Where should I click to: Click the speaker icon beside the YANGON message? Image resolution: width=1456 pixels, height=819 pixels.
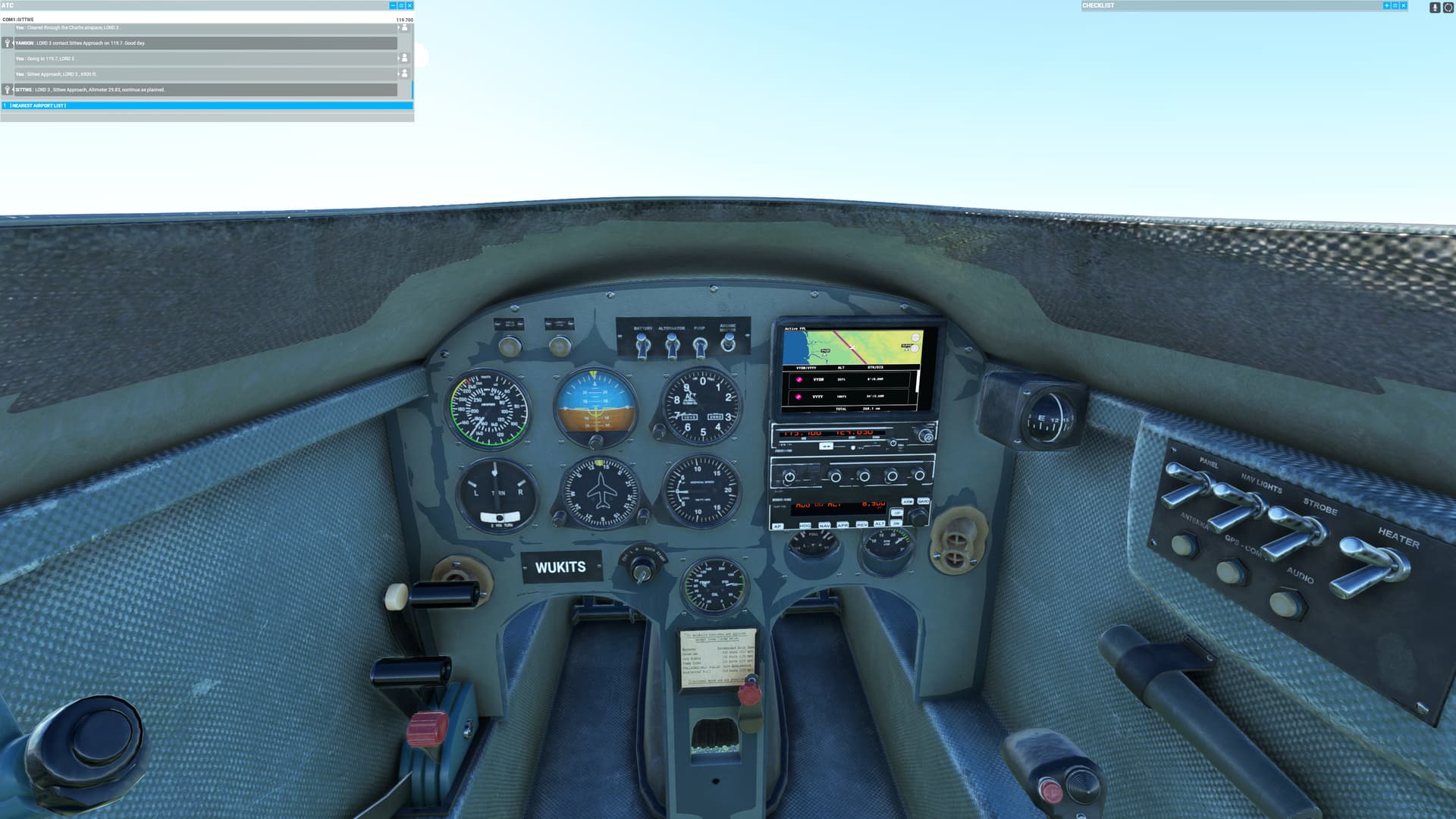(8, 44)
